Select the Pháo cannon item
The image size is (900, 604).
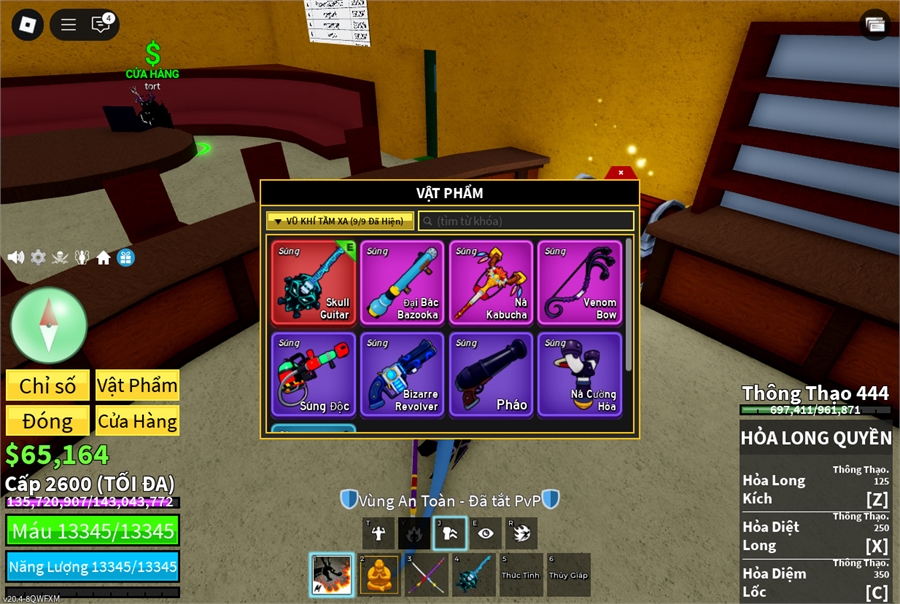[x=490, y=374]
